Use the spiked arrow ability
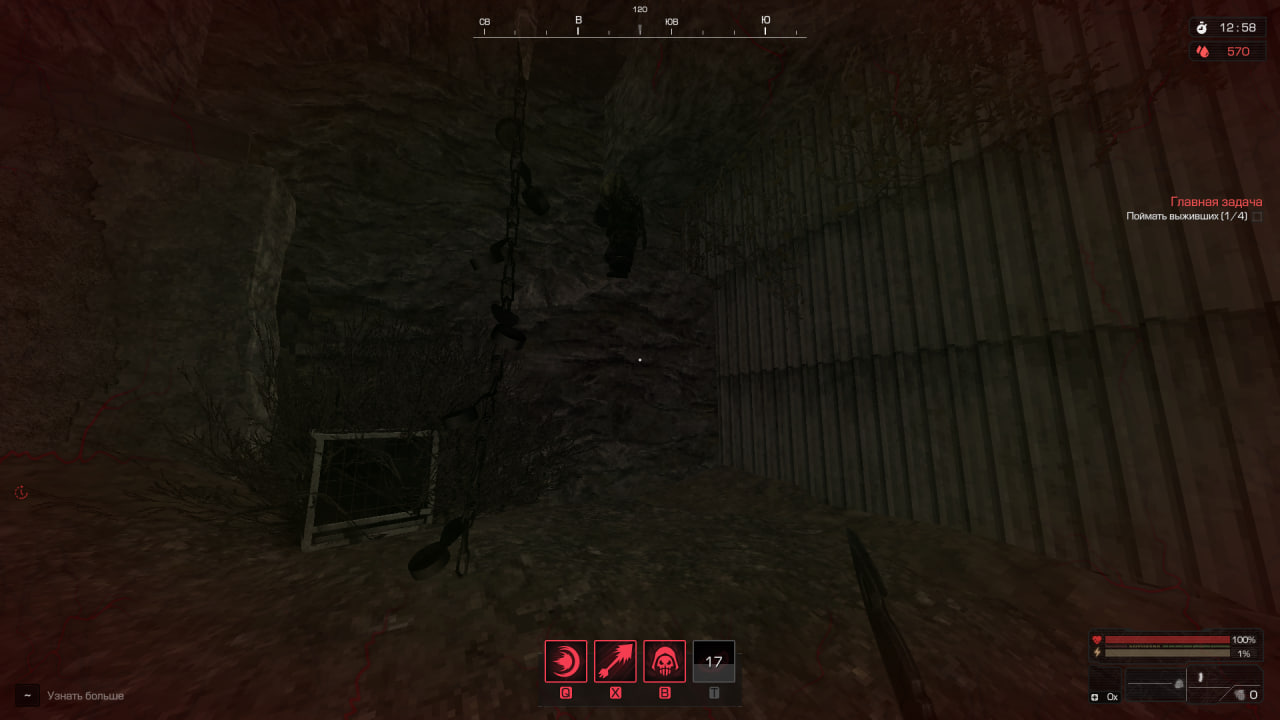 click(615, 661)
